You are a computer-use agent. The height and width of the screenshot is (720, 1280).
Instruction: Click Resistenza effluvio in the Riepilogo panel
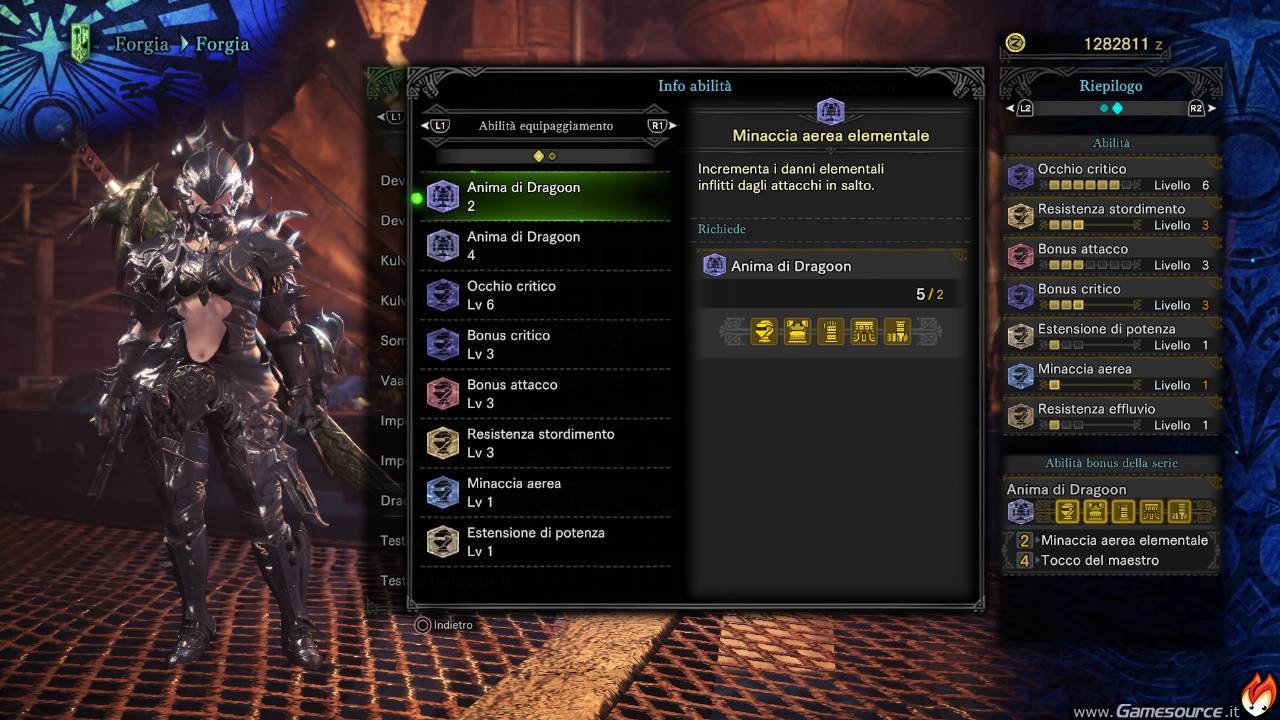(x=1112, y=416)
